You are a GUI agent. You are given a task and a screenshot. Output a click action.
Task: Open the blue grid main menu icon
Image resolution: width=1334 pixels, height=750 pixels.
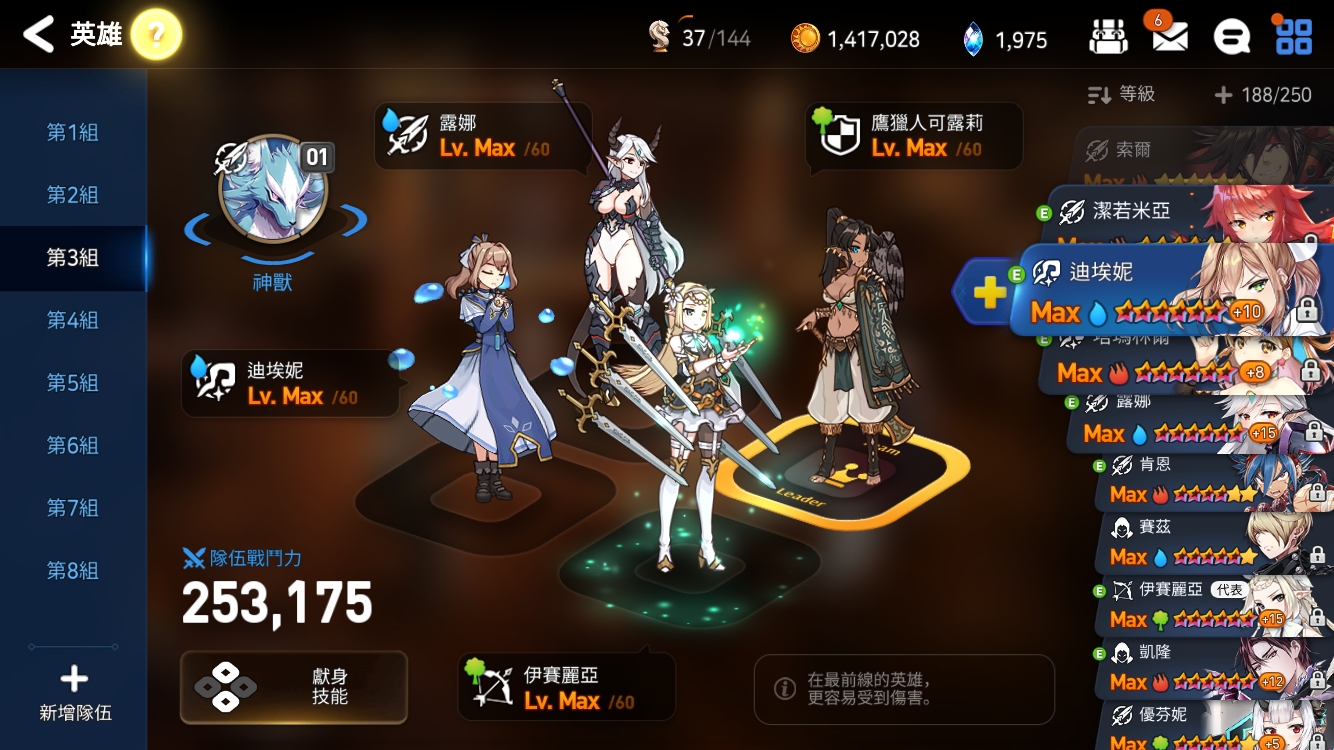pyautogui.click(x=1292, y=35)
